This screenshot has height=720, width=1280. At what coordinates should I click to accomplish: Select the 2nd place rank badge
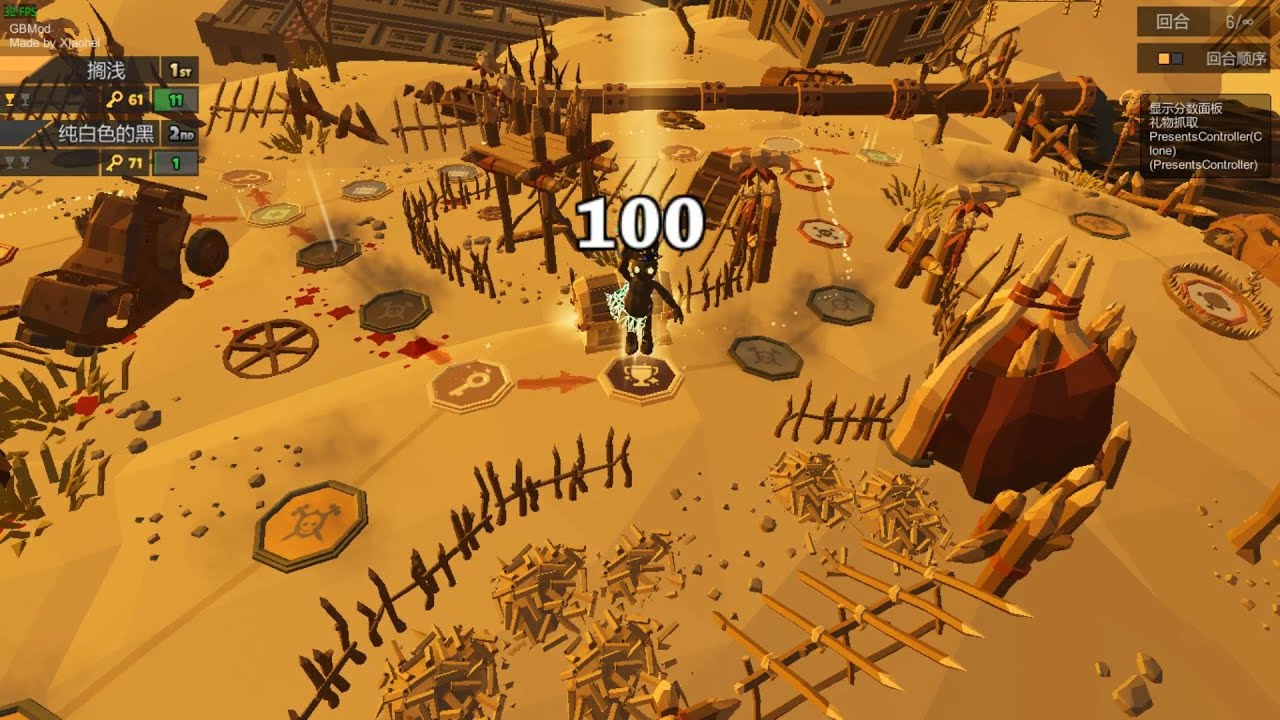181,133
